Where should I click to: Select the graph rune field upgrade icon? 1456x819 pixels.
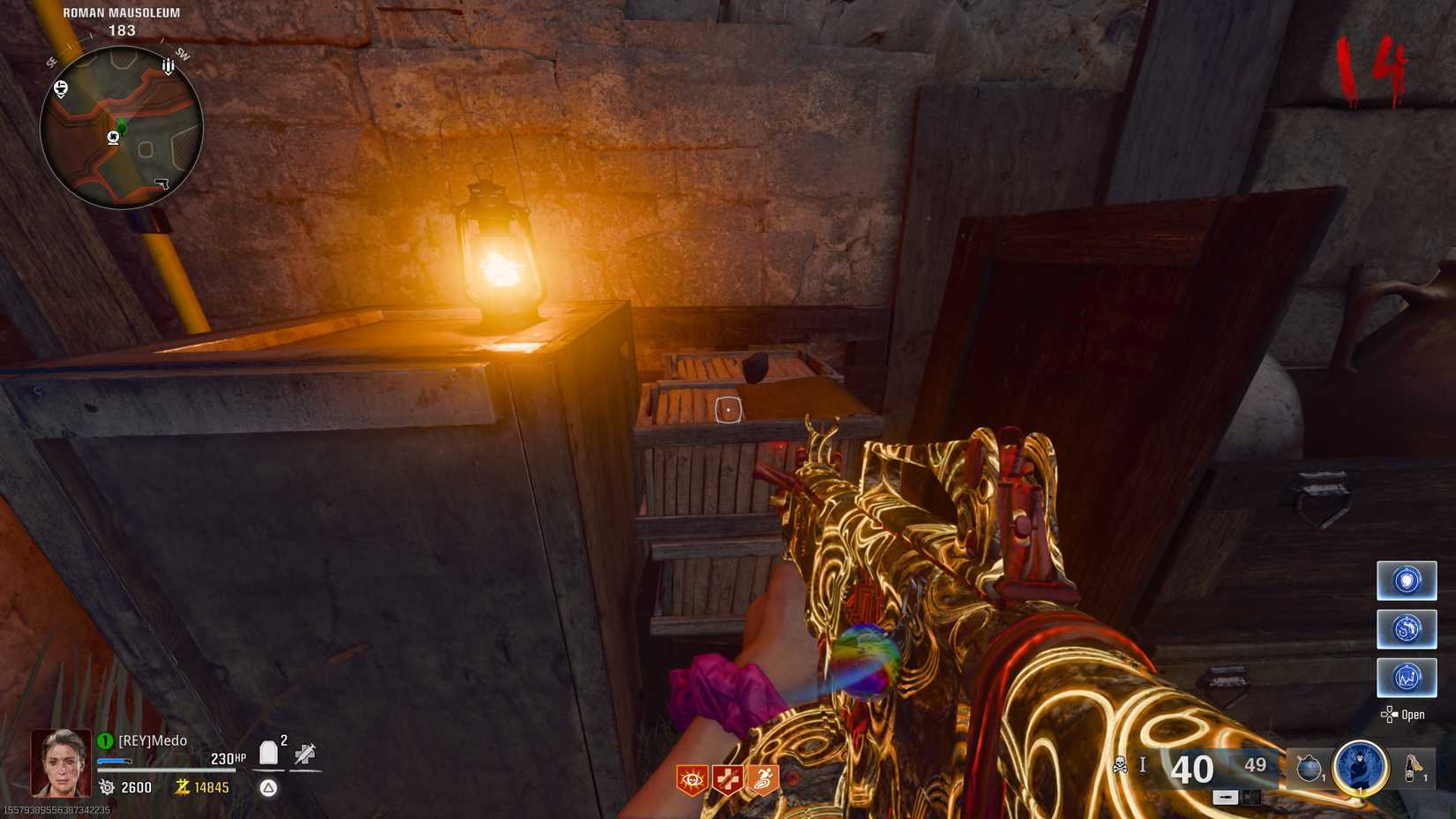(x=1407, y=679)
